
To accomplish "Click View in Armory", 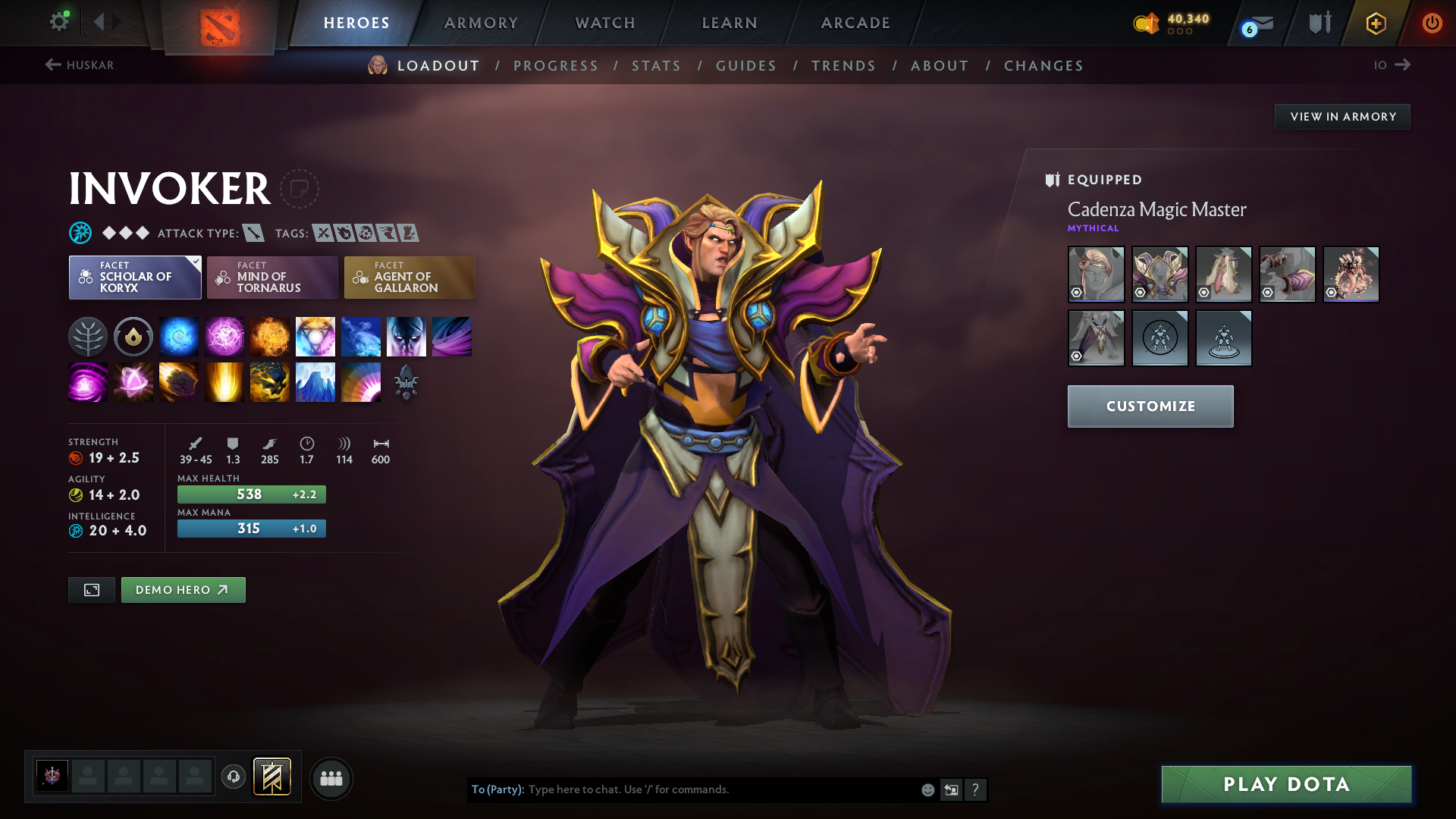I will click(1342, 117).
